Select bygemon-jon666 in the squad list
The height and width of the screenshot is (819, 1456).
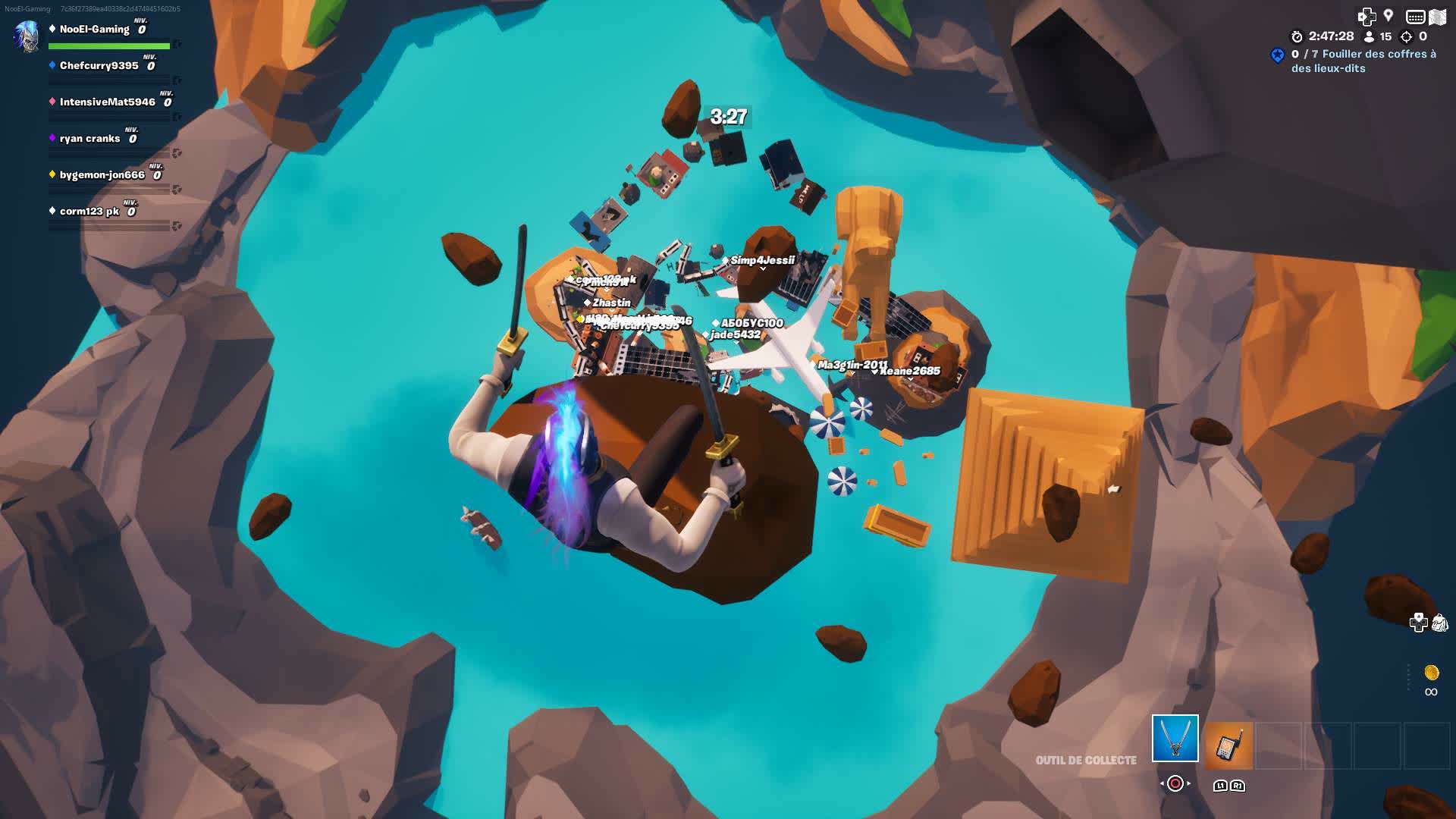[x=102, y=175]
